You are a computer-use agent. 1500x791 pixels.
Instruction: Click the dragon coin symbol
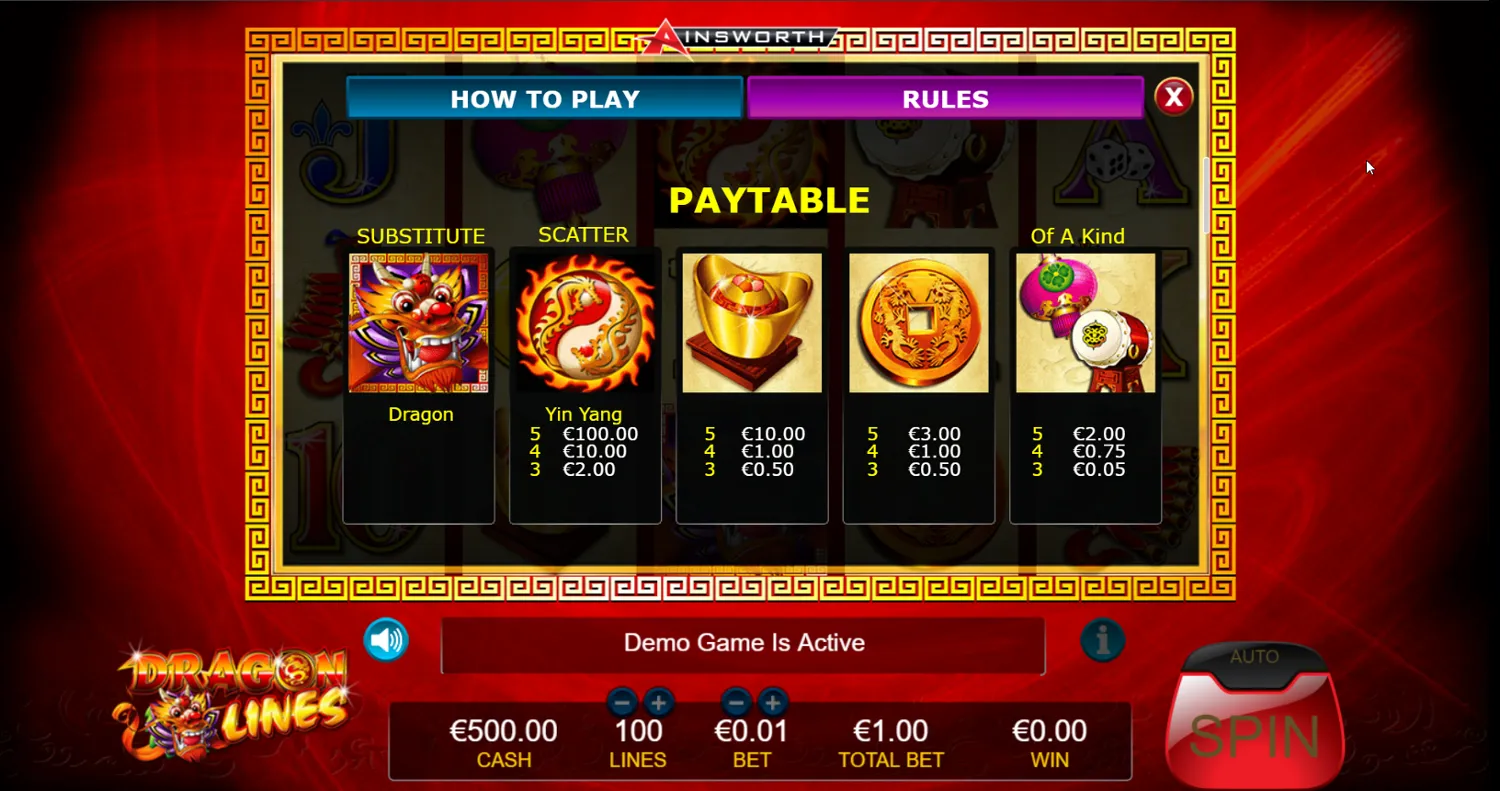pos(918,323)
